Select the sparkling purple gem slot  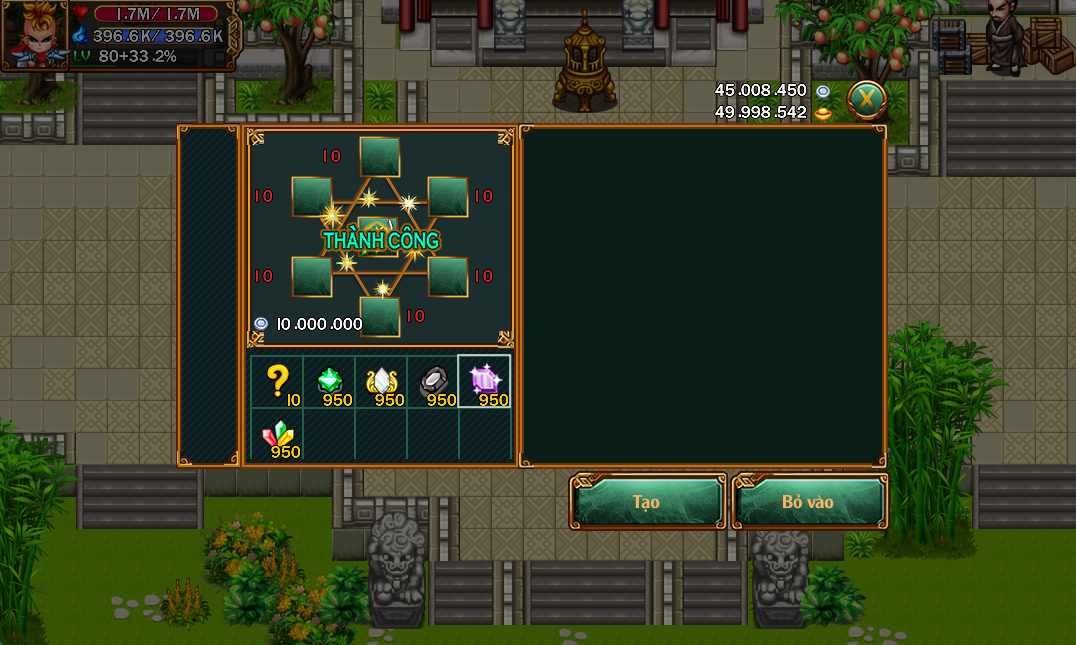[x=485, y=381]
